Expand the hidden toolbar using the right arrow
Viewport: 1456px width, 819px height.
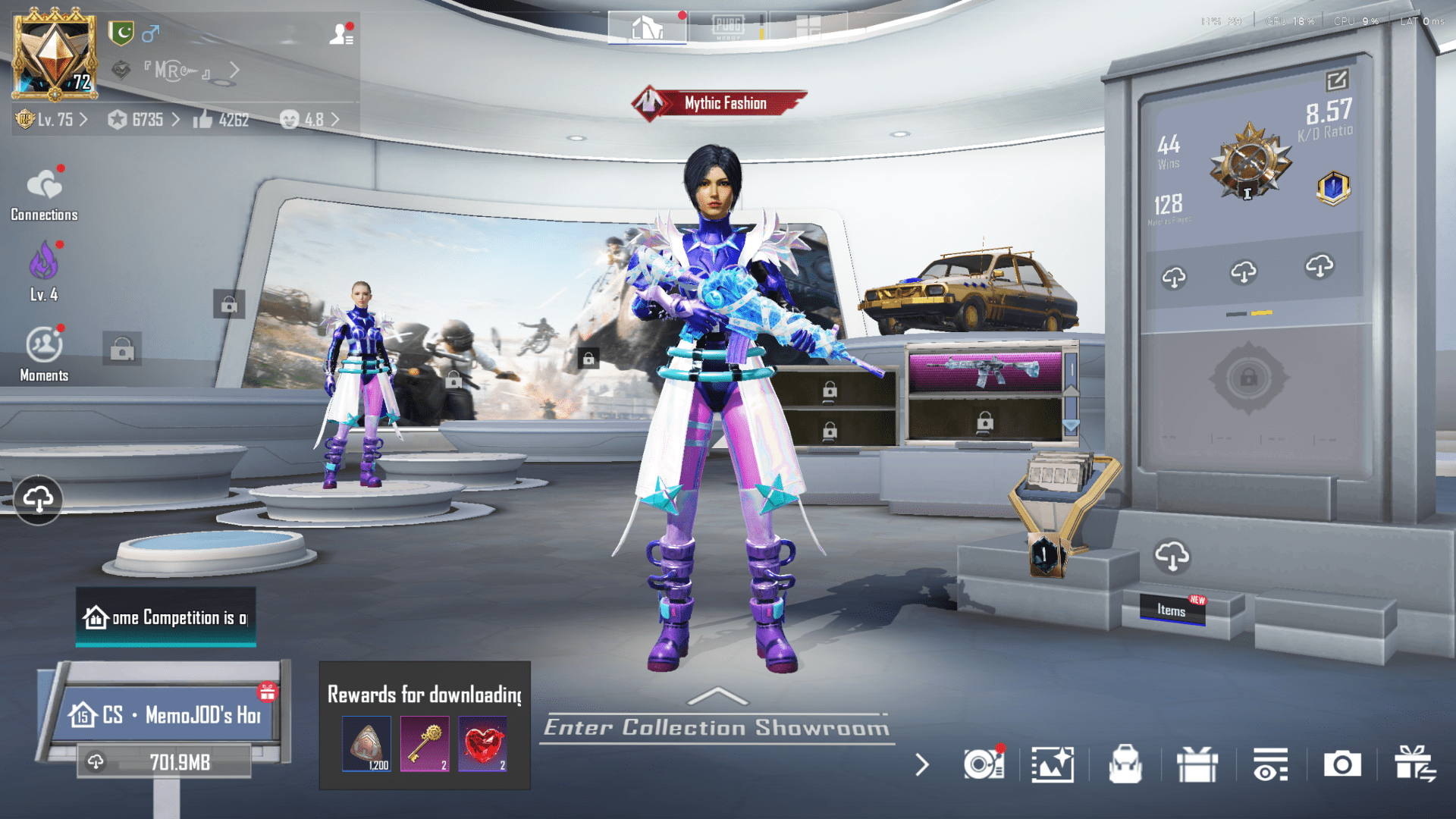tap(922, 765)
